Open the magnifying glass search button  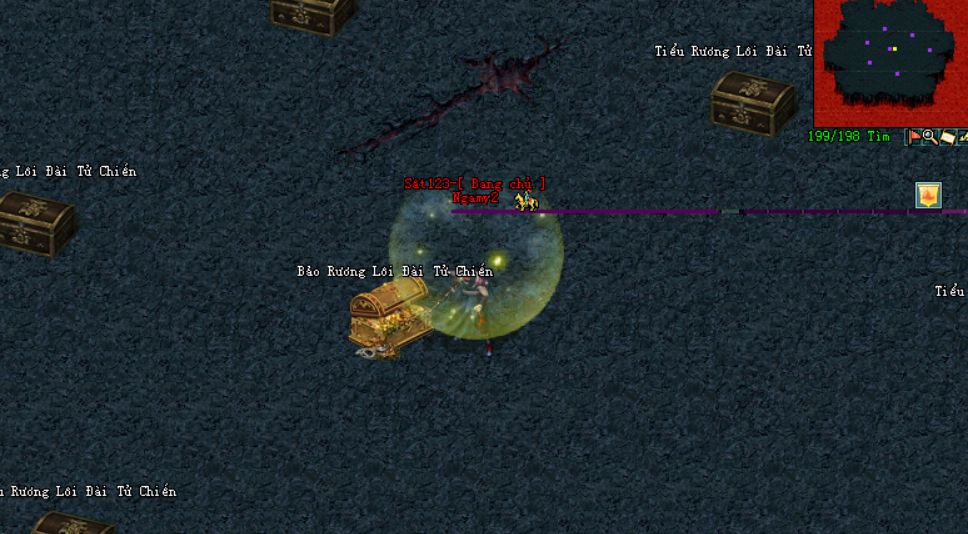pyautogui.click(x=930, y=137)
